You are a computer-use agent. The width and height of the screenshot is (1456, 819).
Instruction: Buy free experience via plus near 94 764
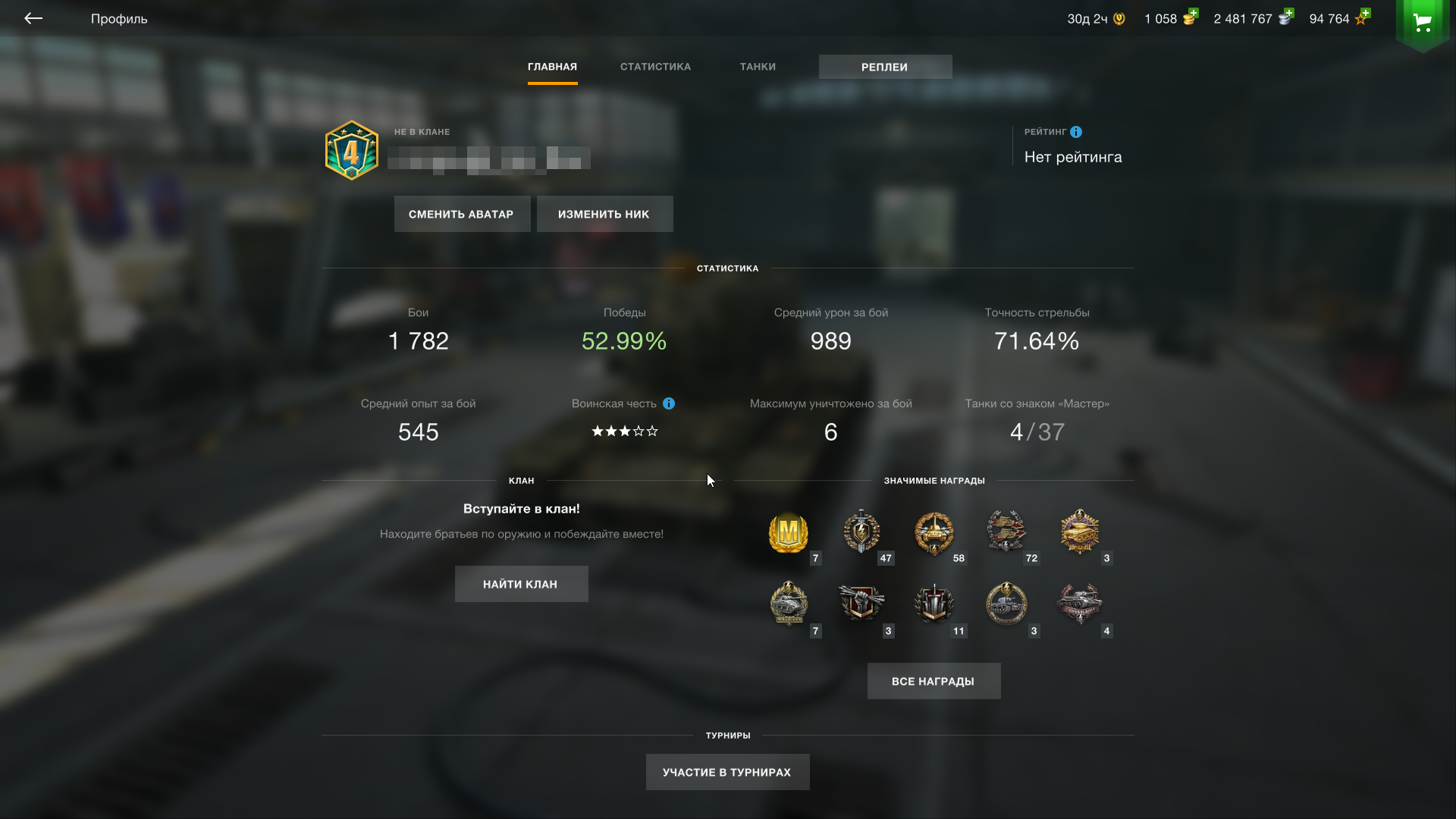click(1364, 12)
